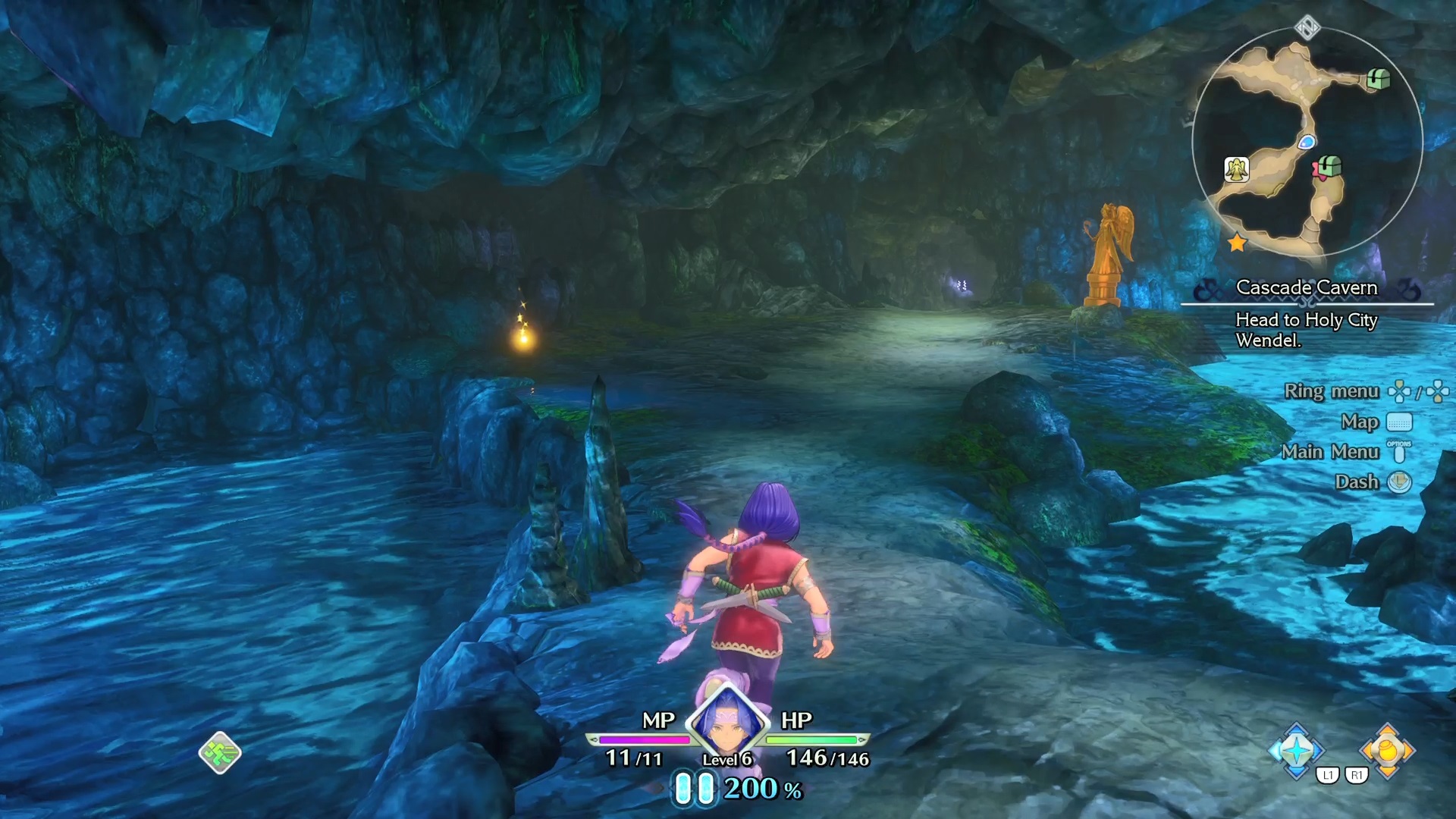
Task: Click the blue player marker on the minimap
Action: click(x=1307, y=142)
